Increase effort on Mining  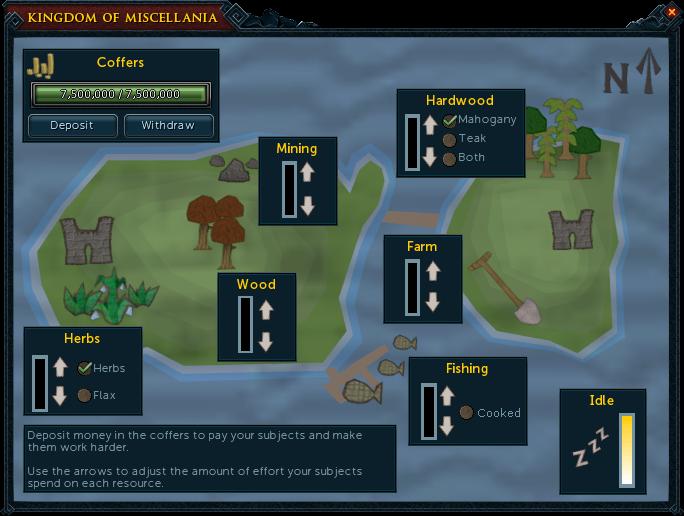[x=308, y=172]
